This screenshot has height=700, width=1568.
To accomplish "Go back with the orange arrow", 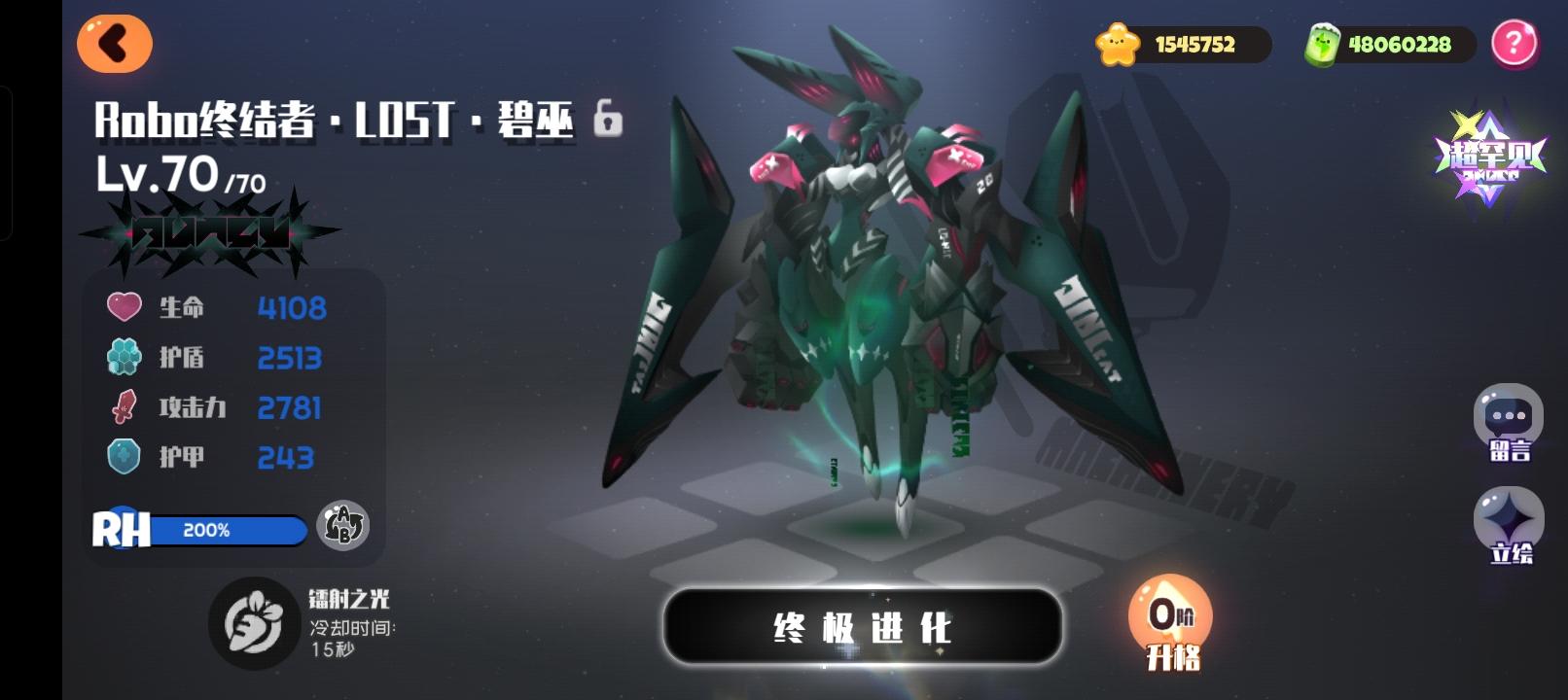I will [115, 44].
